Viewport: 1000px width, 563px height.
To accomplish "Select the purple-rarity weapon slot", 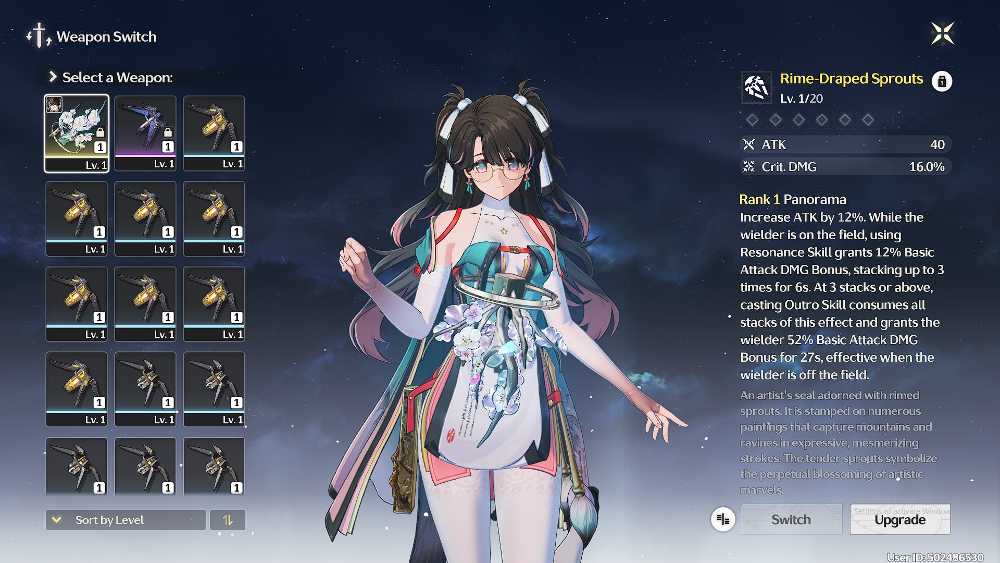I will [145, 132].
